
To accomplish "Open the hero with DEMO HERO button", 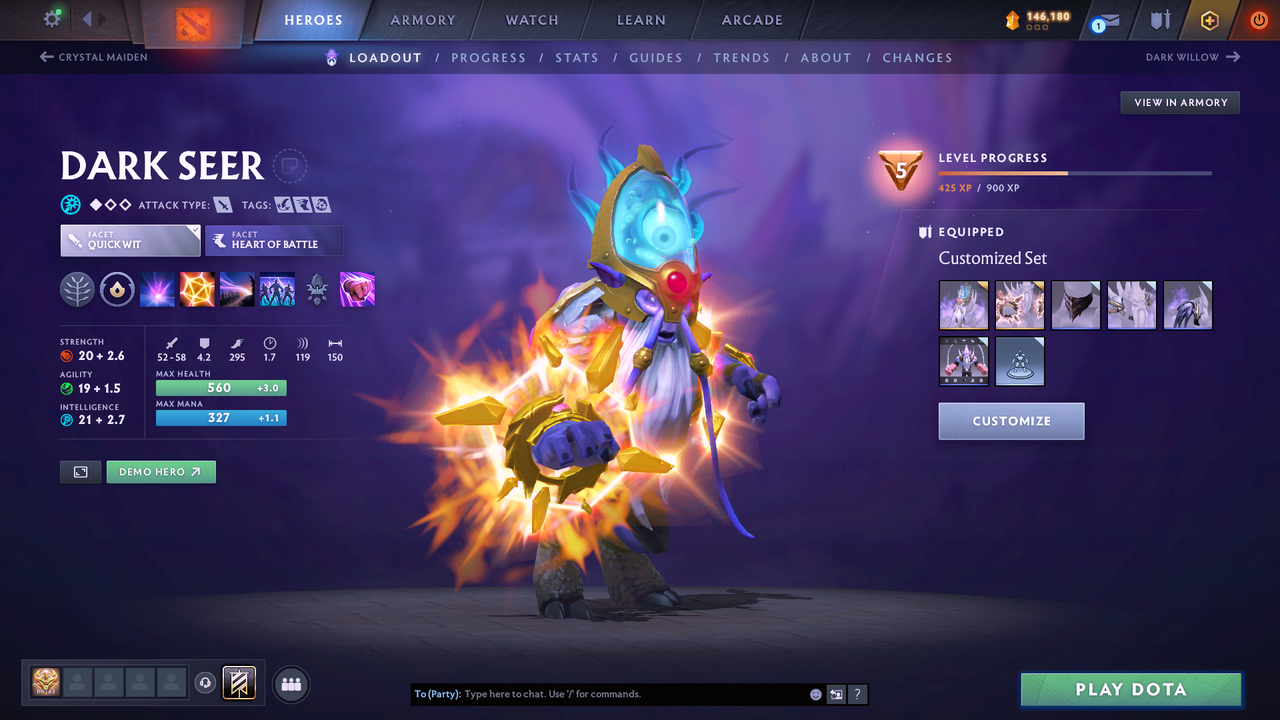I will (x=161, y=471).
